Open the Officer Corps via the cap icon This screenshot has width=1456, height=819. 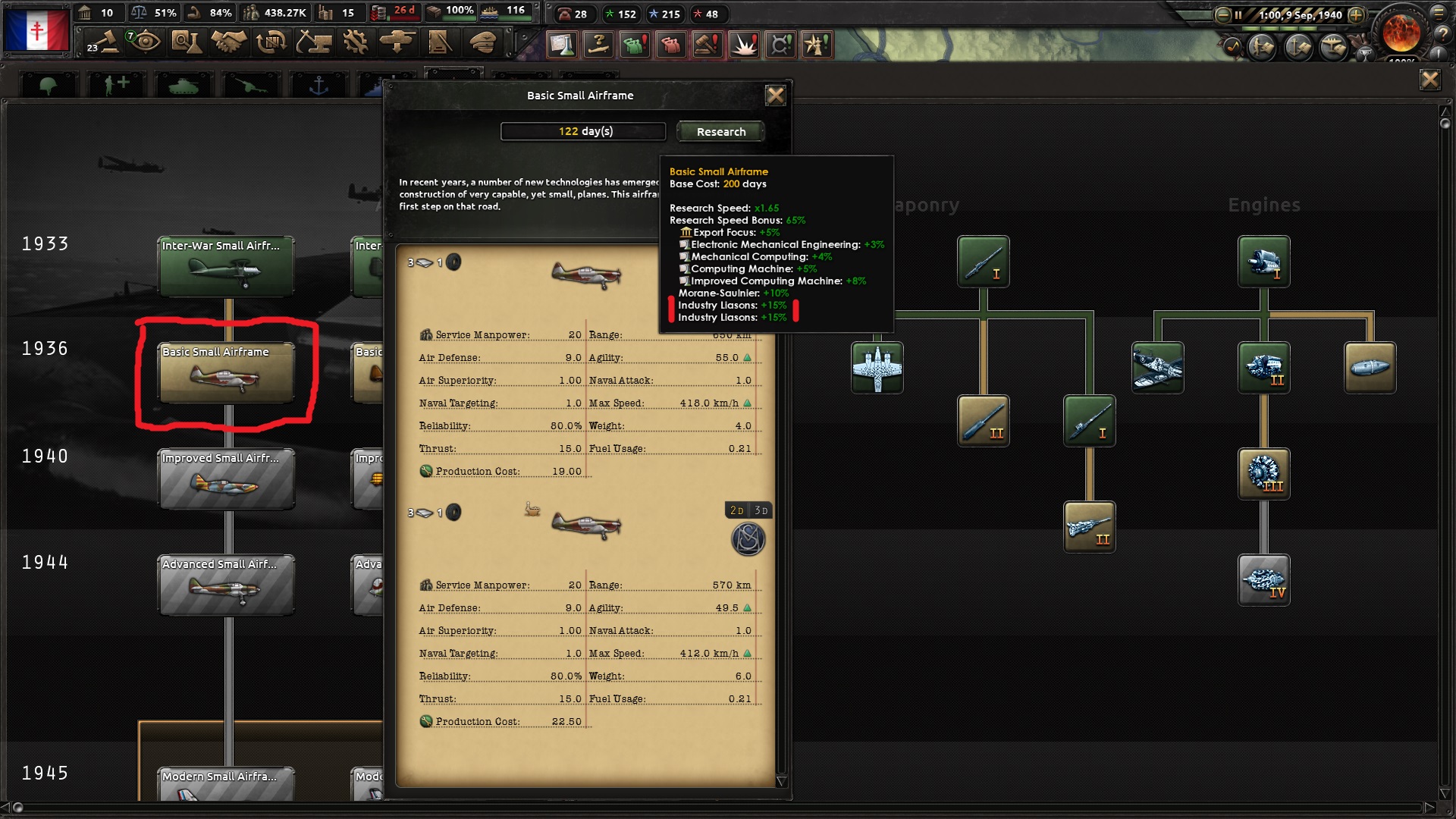point(482,43)
